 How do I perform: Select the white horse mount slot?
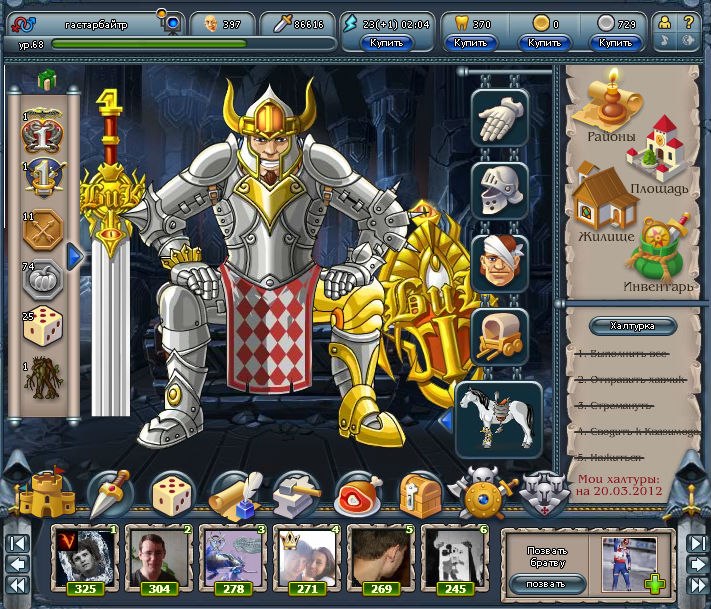499,414
